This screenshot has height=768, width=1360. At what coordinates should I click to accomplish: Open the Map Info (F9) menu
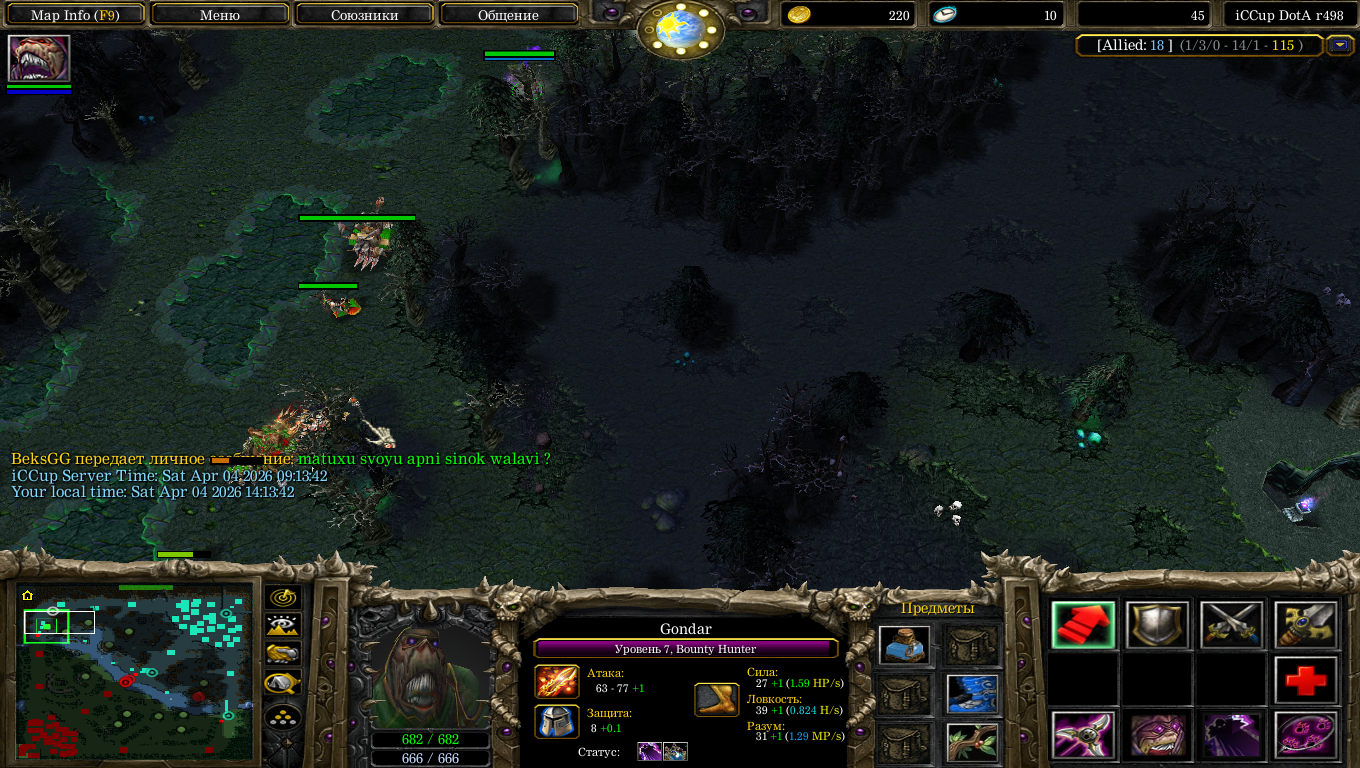point(75,15)
